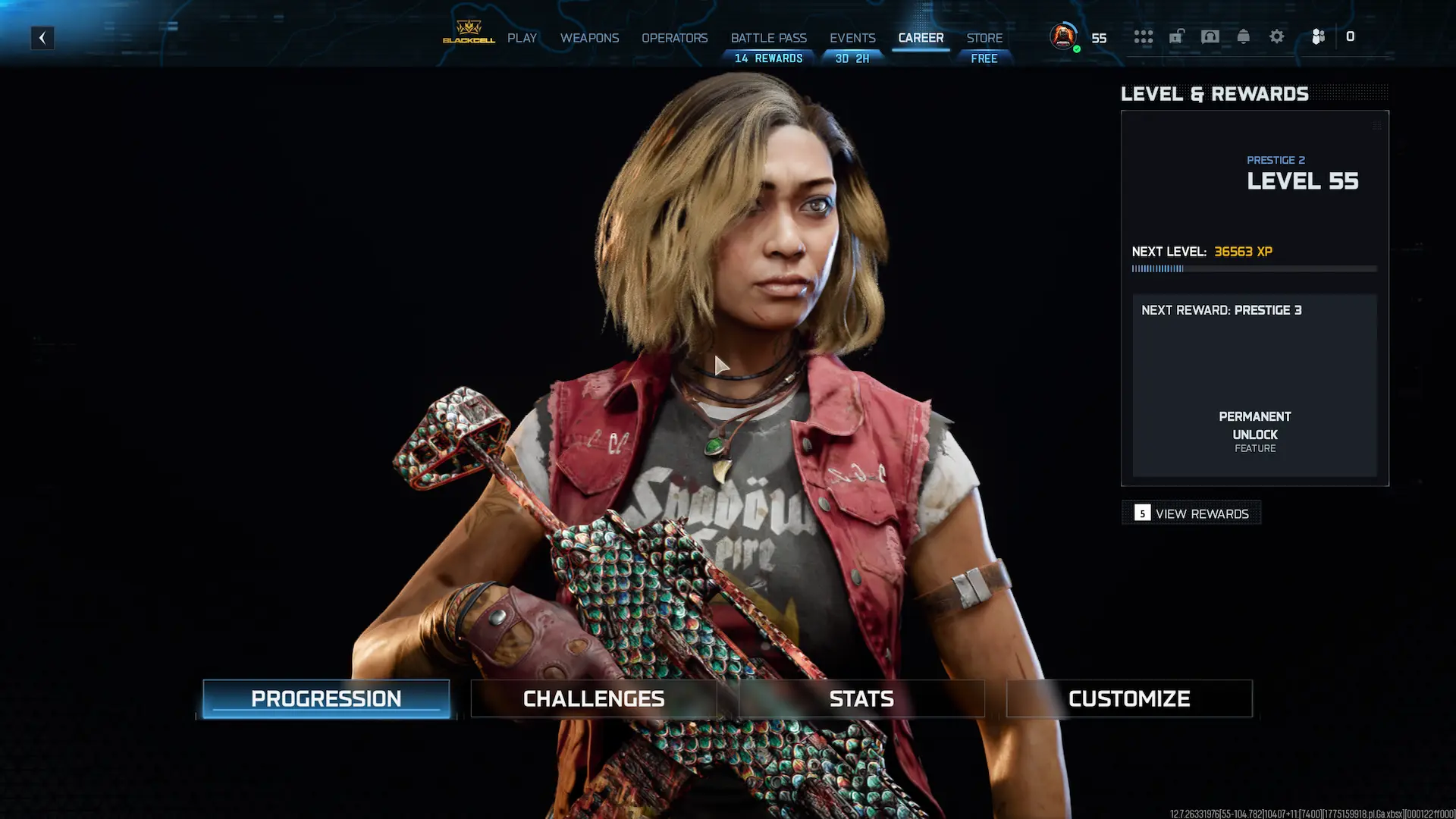Select the Progression button
Viewport: 1456px width, 819px height.
(326, 698)
